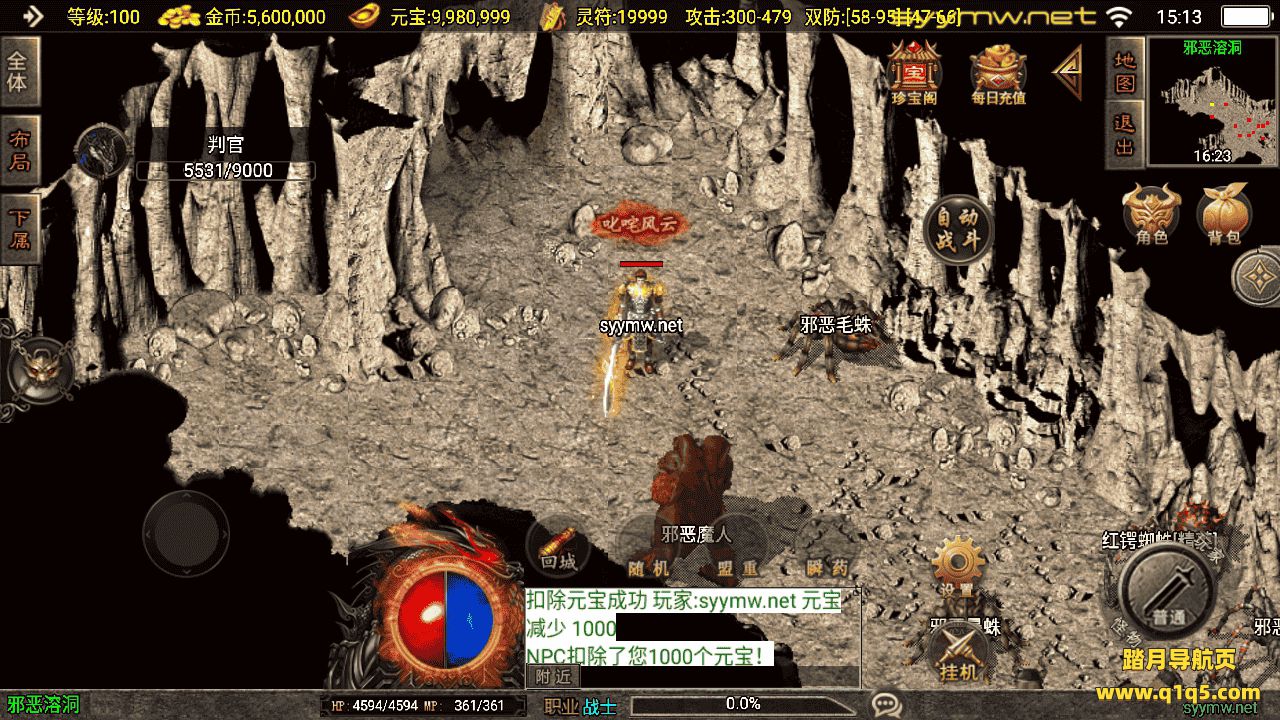
Task: Open the 设置 gear settings
Action: click(x=957, y=567)
